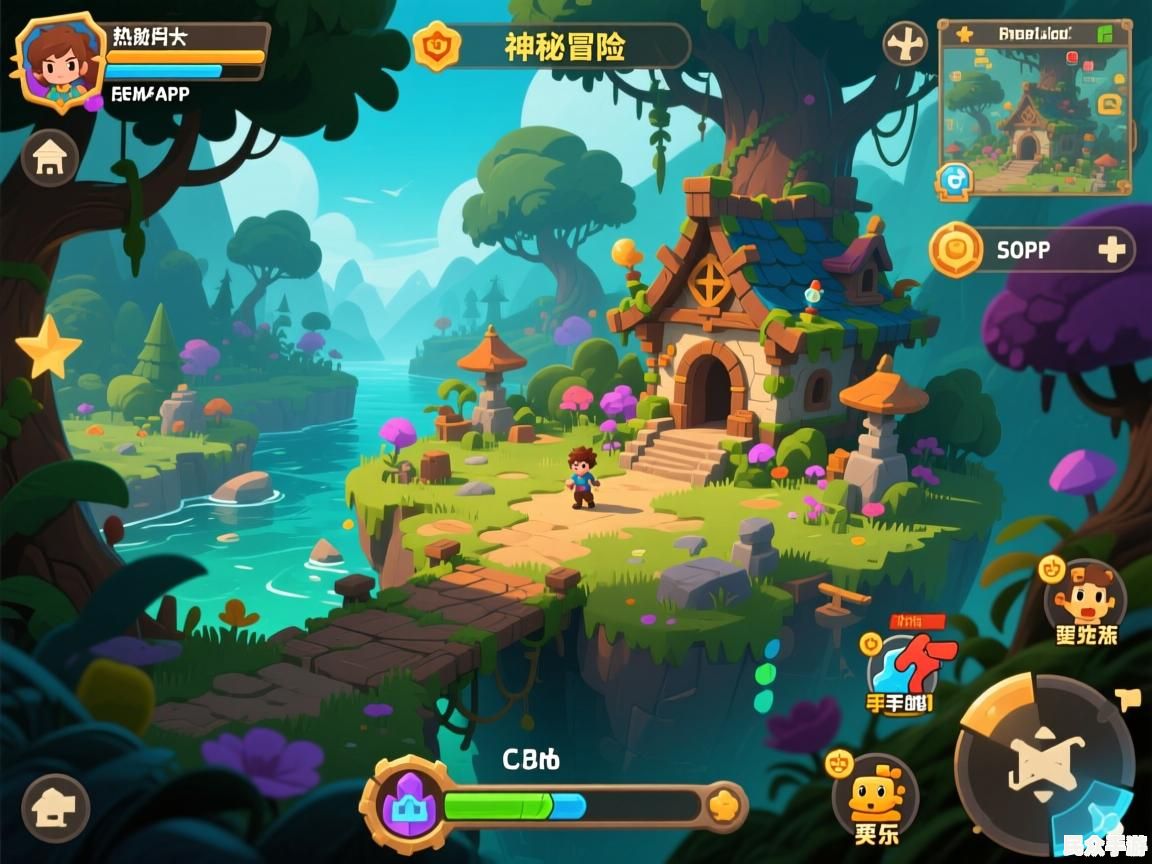Click the round cross-shaped button beside the minimap
The width and height of the screenshot is (1152, 864).
coord(906,45)
